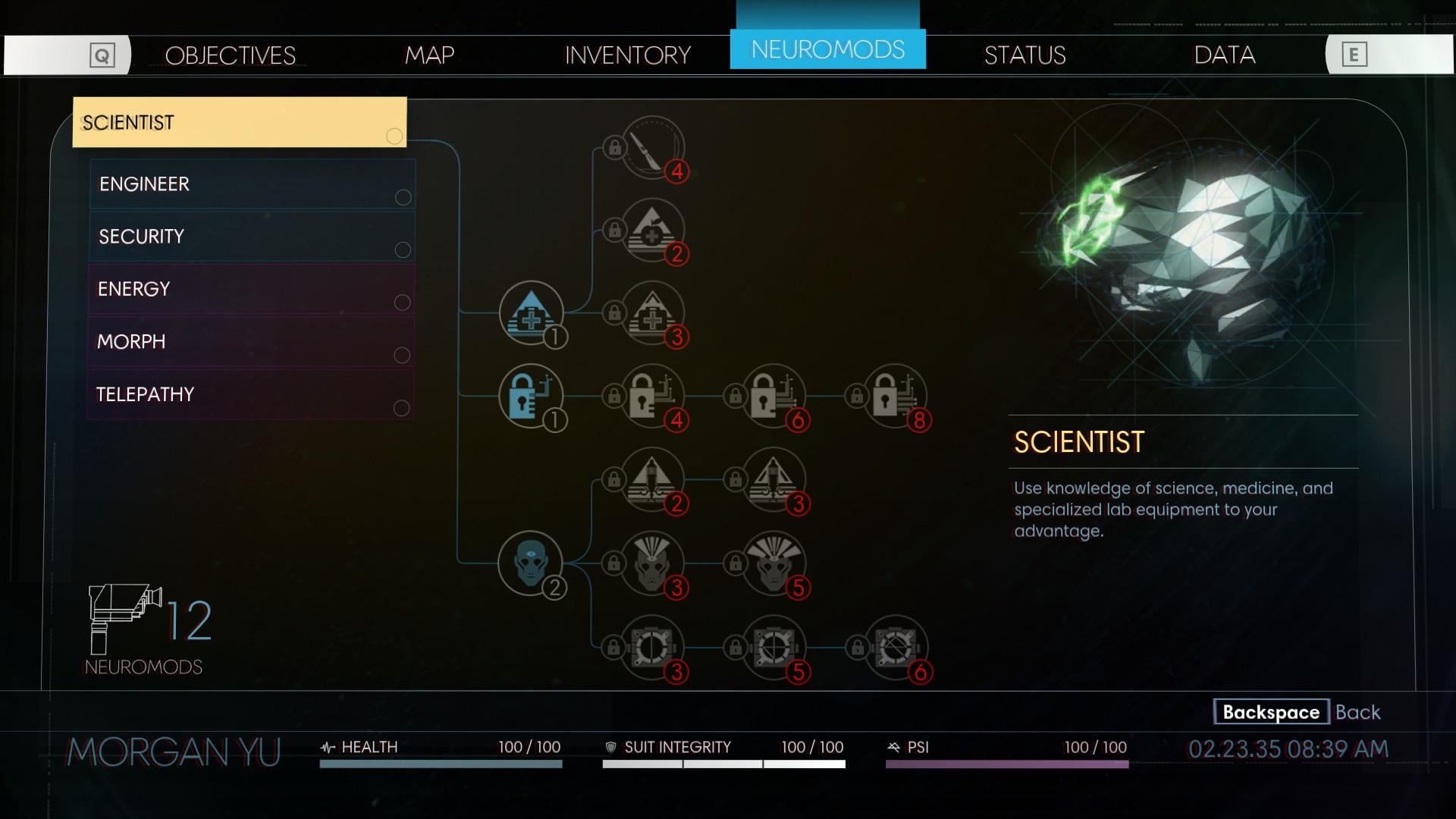
Task: Choose the locked crowned mask skill costing 5
Action: point(773,563)
